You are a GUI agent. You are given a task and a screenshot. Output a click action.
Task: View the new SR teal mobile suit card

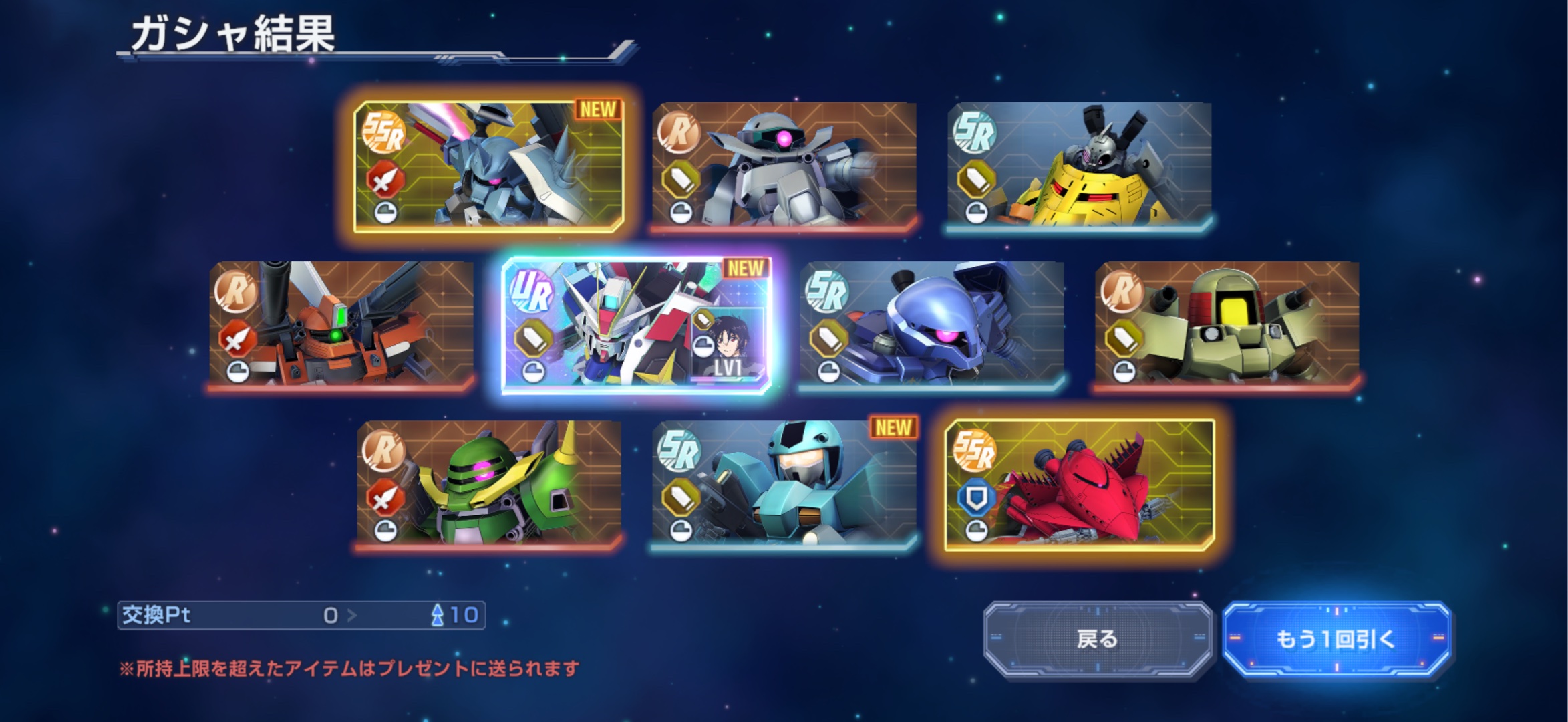tap(784, 483)
